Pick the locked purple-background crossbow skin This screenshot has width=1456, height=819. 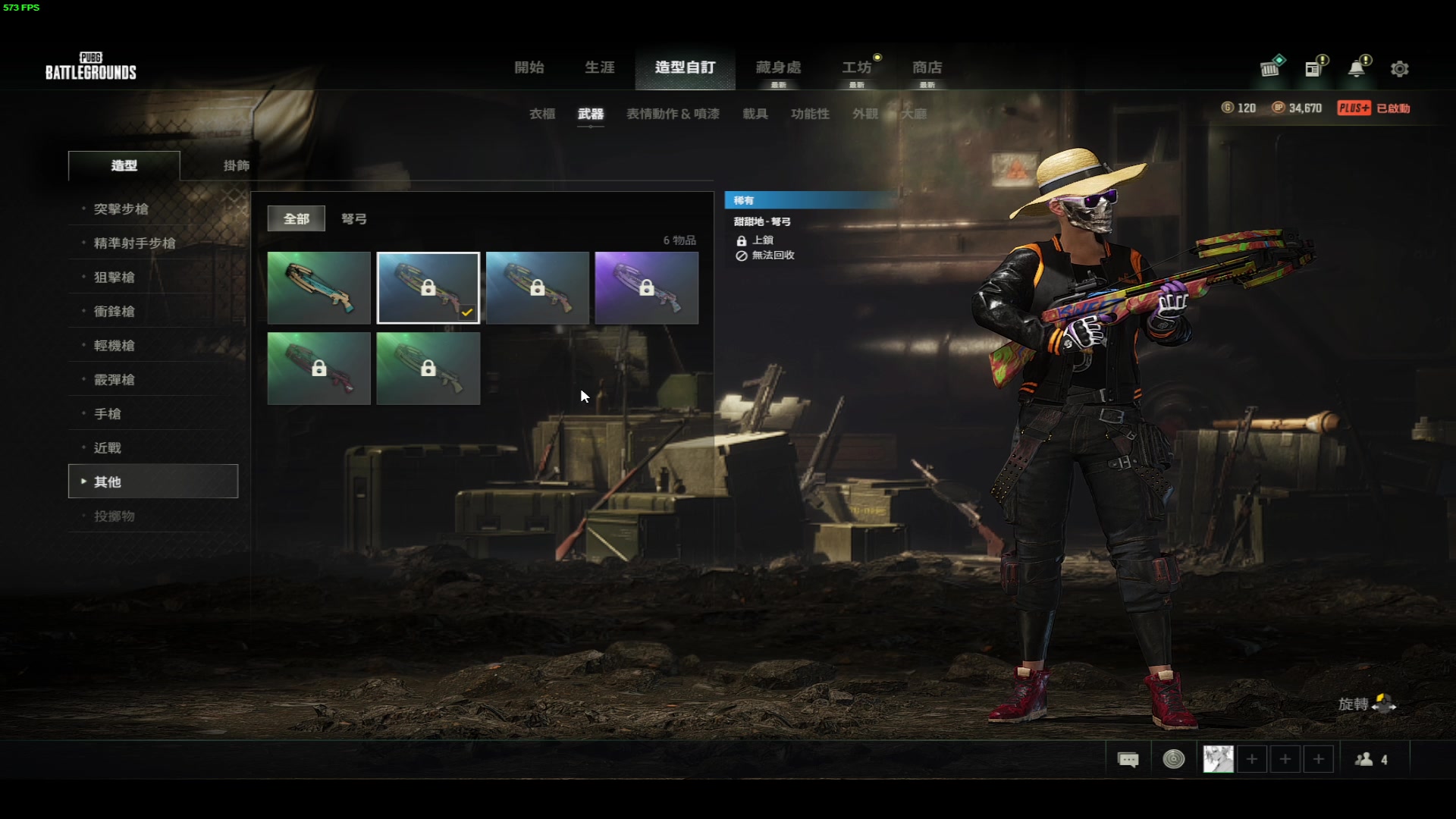tap(646, 288)
